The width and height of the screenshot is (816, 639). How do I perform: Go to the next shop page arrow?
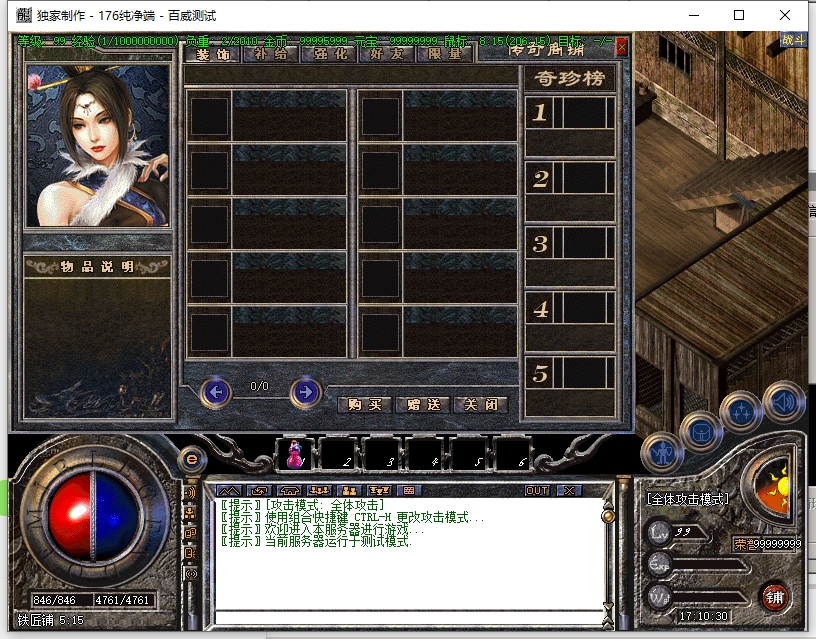[x=305, y=392]
